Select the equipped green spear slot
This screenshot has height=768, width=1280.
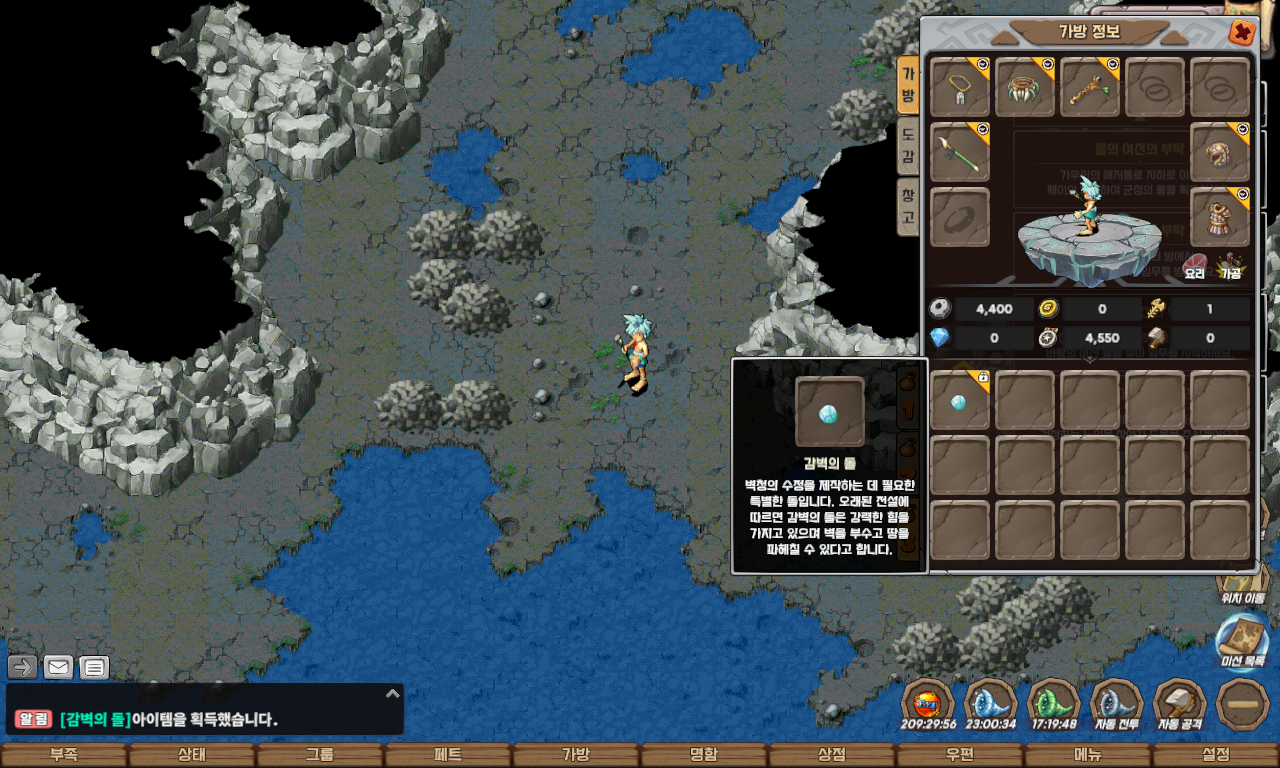960,152
